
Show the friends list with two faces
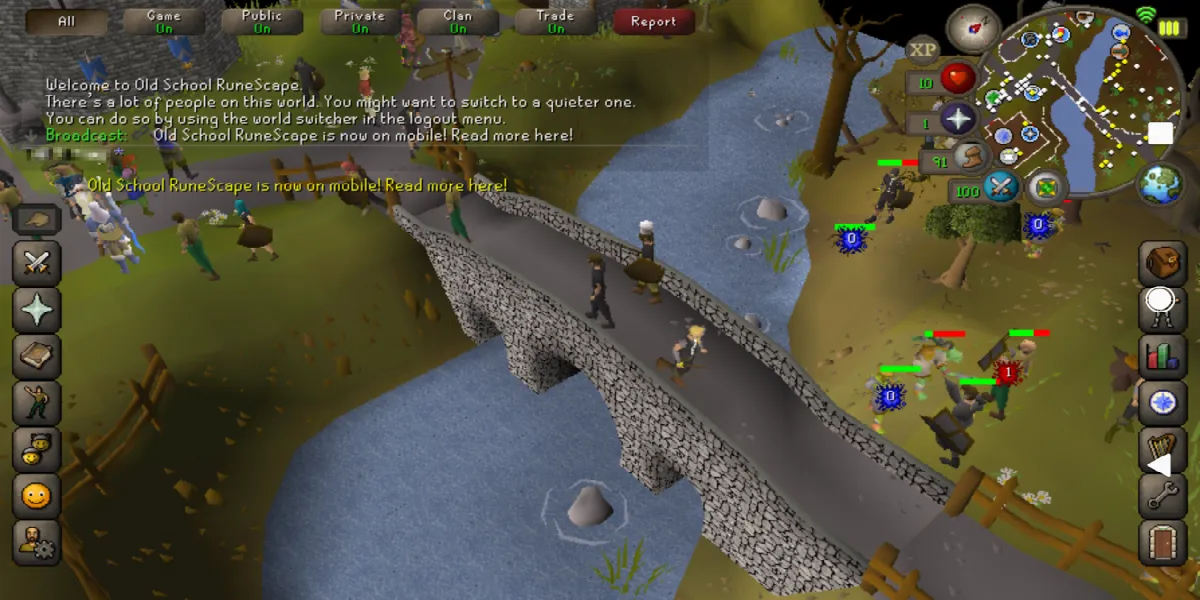(x=37, y=448)
